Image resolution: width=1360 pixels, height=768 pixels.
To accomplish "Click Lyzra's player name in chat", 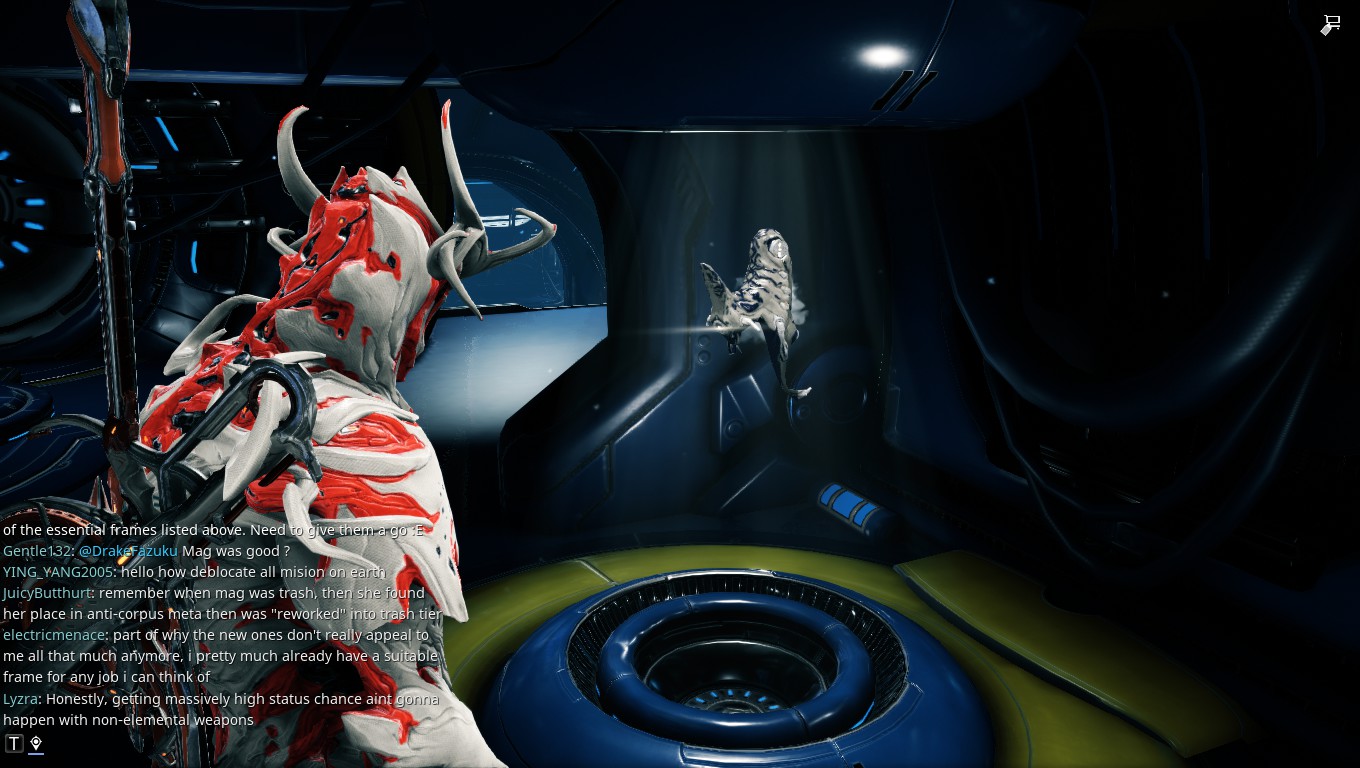I will click(x=20, y=699).
